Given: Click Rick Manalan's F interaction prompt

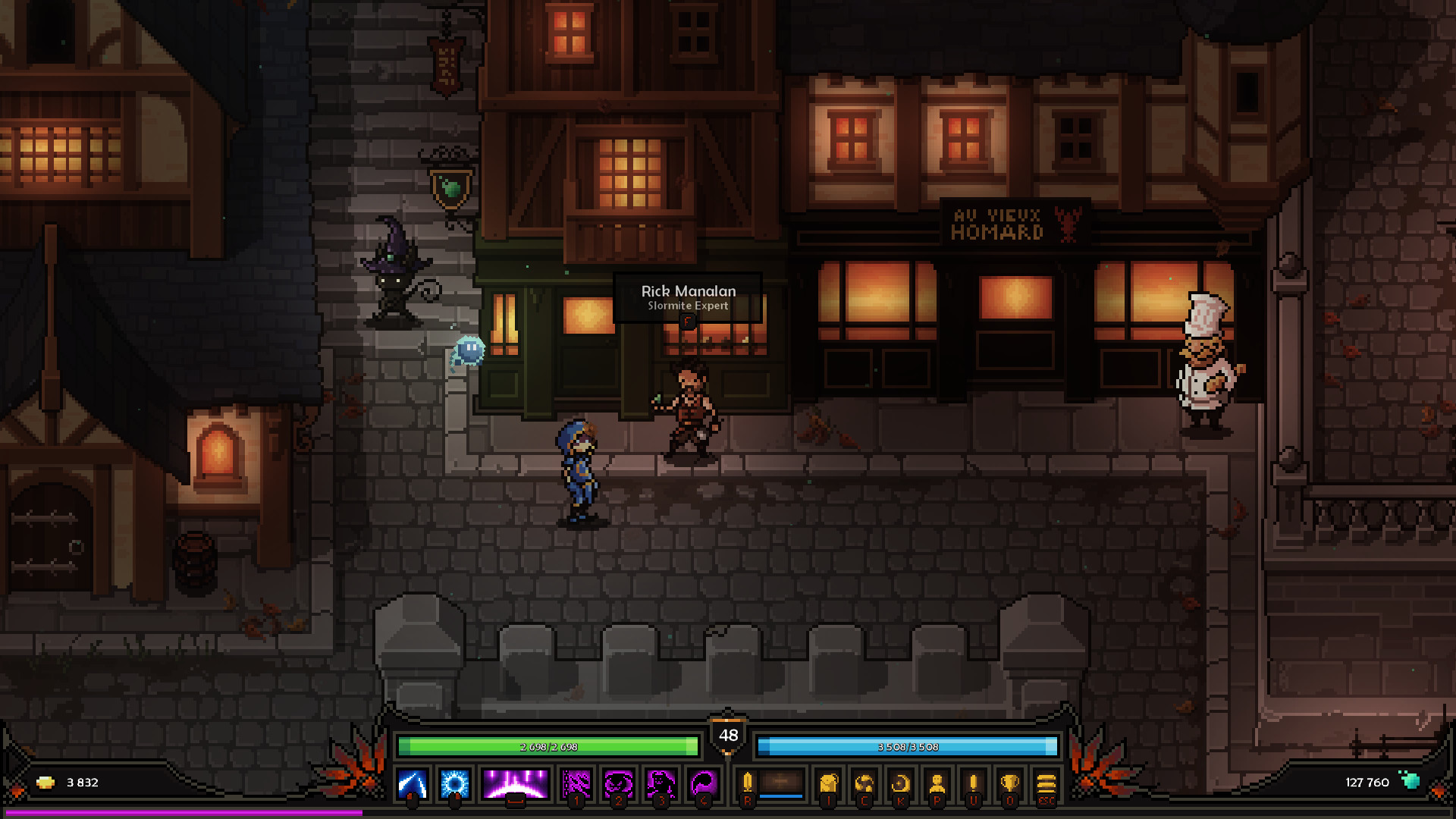Looking at the screenshot, I should pyautogui.click(x=687, y=323).
